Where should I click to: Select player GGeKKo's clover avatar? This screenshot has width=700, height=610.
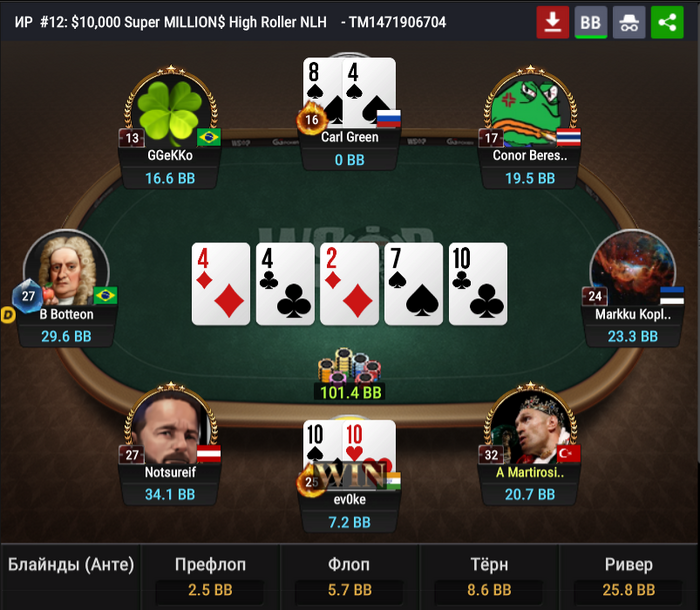click(170, 112)
